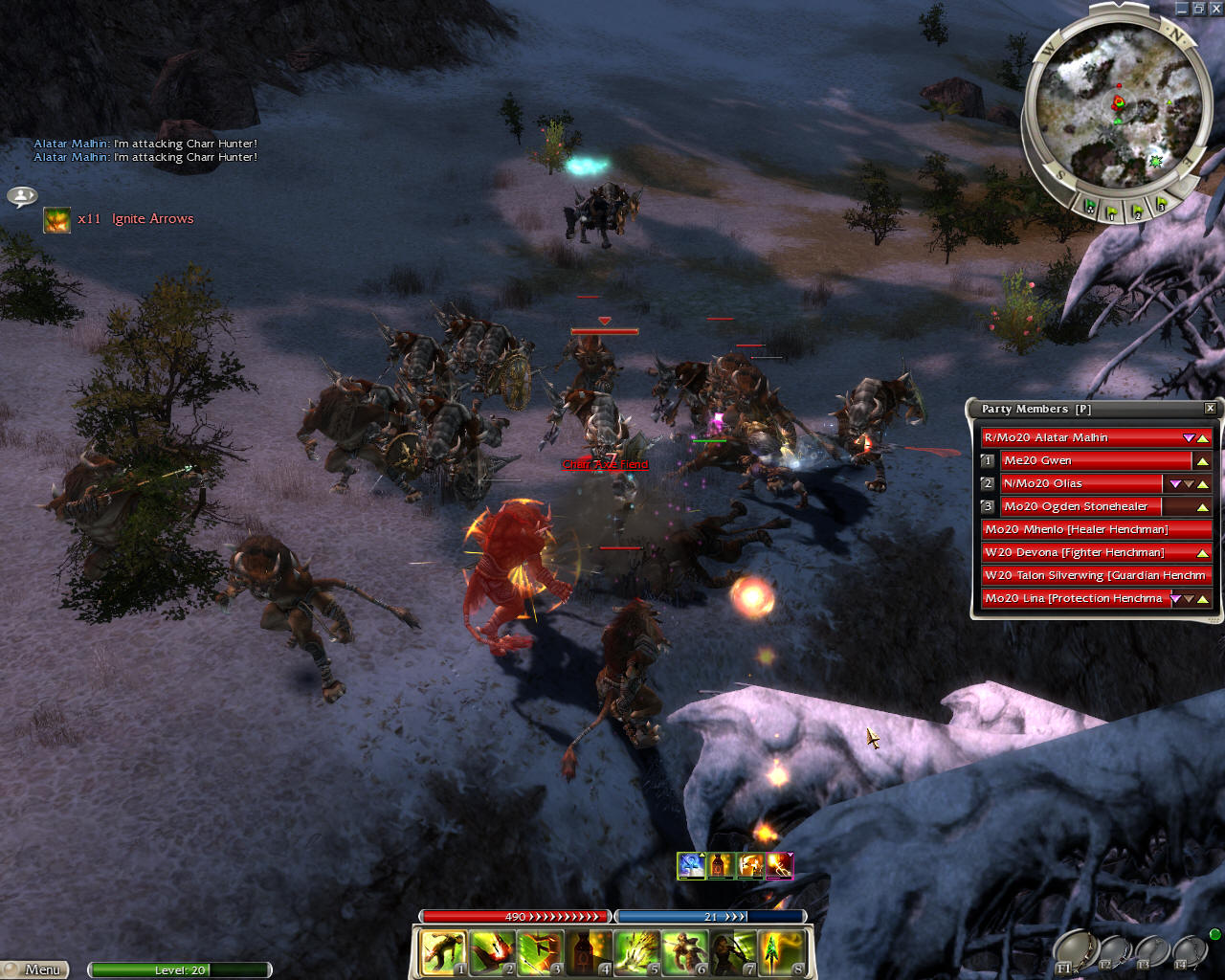Image resolution: width=1225 pixels, height=980 pixels.
Task: Select hero Gwen in party members
Action: click(1091, 460)
